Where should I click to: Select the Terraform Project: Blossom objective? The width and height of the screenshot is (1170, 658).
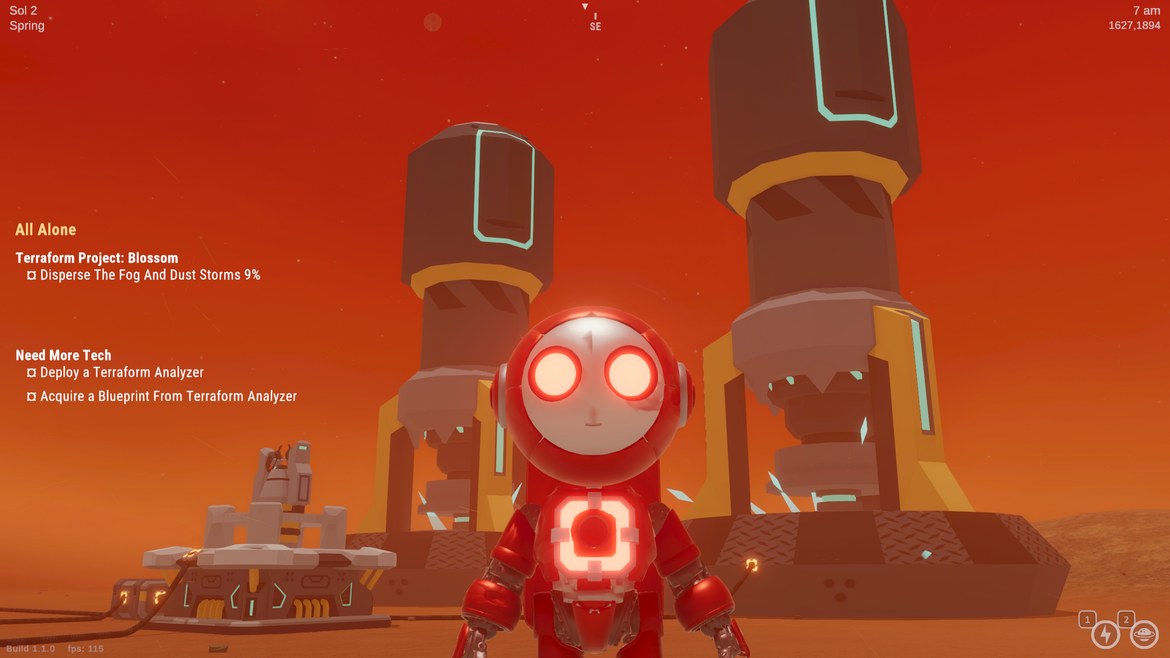coord(97,258)
